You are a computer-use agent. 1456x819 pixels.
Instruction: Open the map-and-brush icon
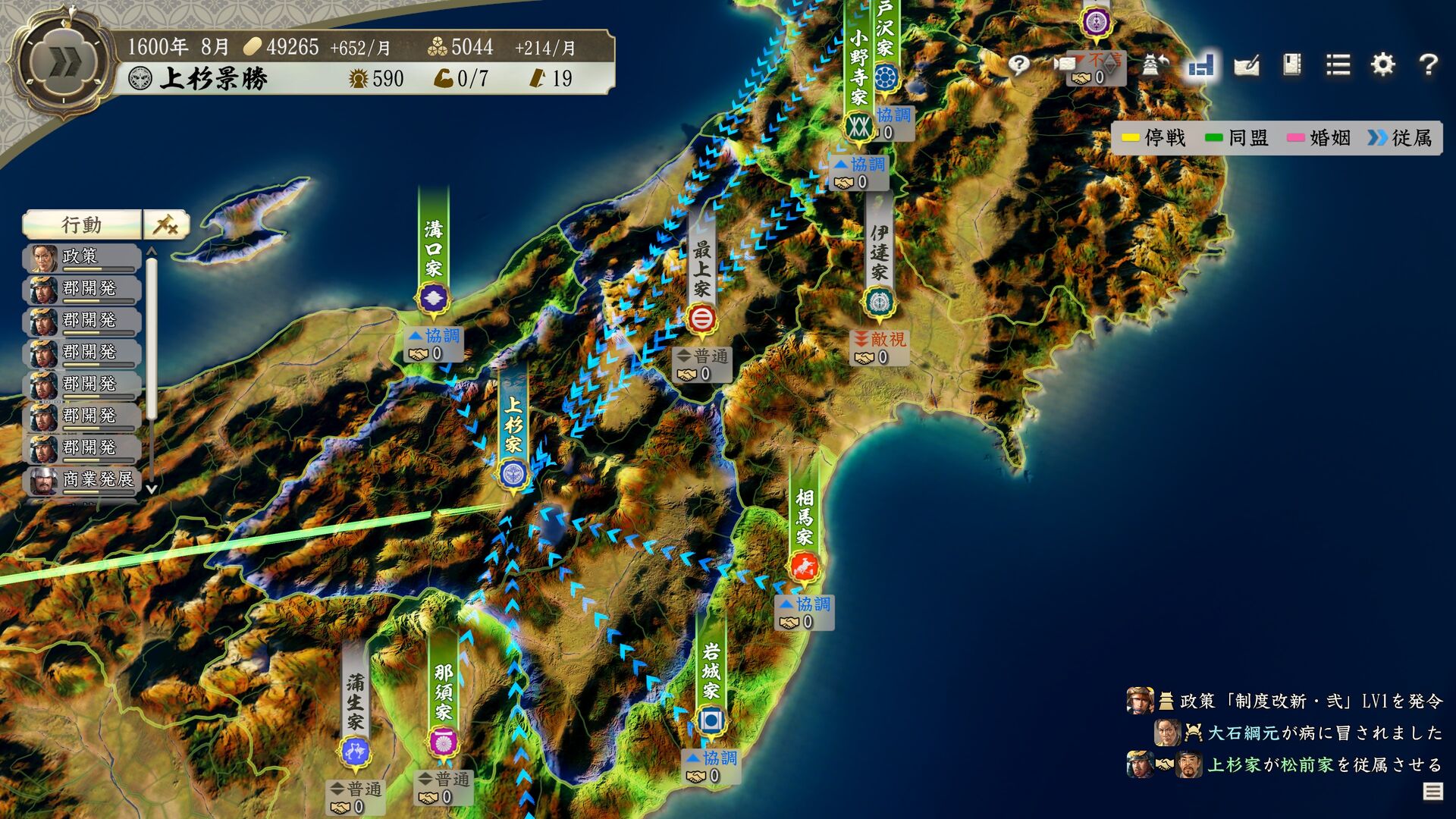click(1247, 65)
